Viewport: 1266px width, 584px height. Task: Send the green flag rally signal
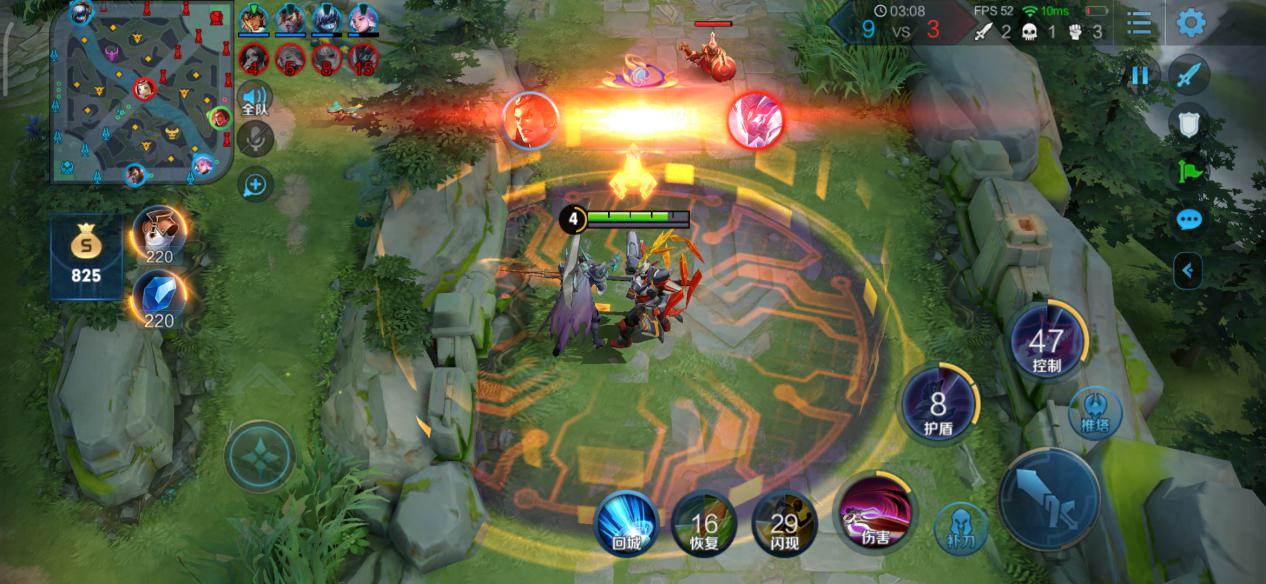coord(1189,171)
